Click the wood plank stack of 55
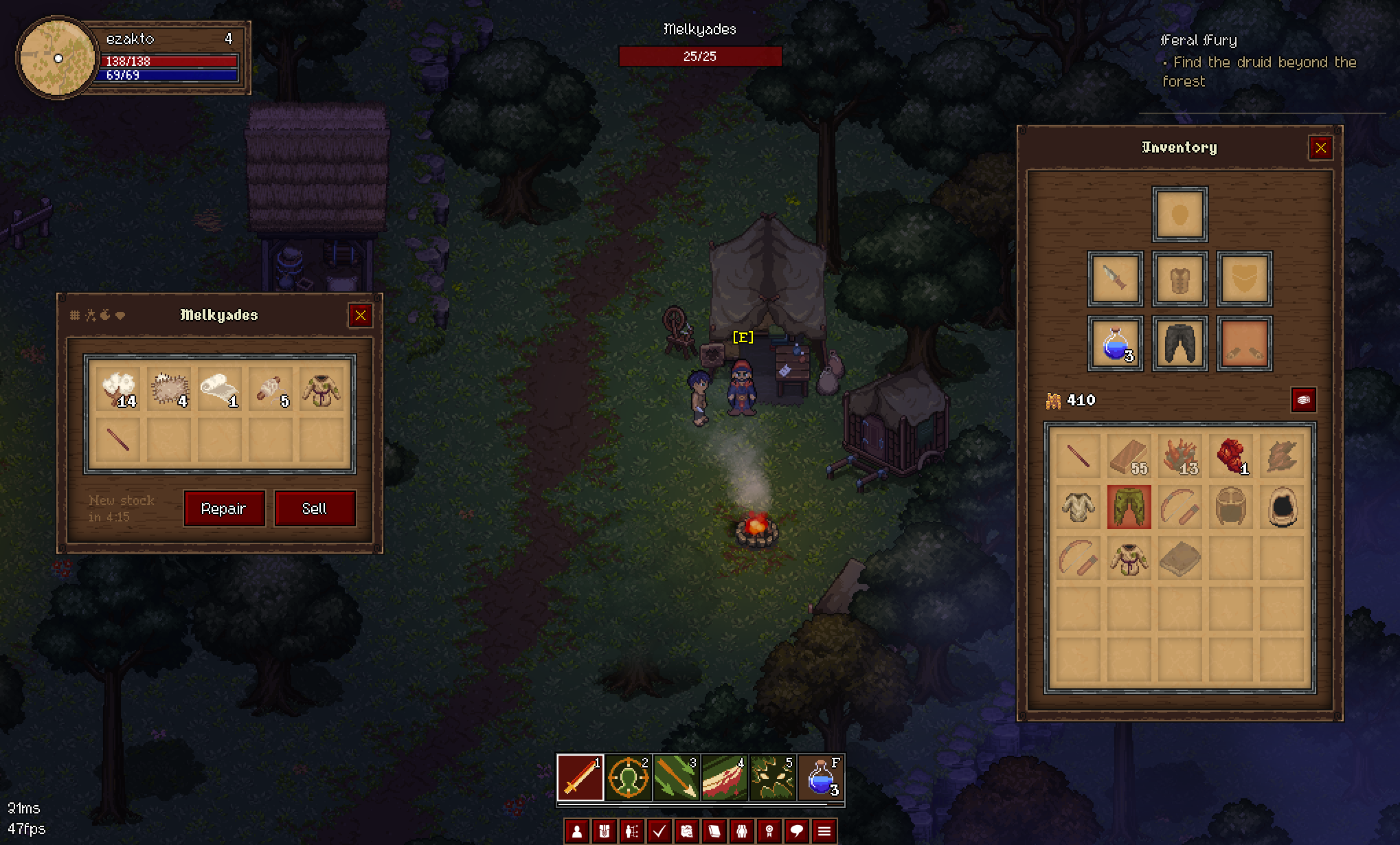Screen dimensions: 1400x845 (x=1129, y=456)
